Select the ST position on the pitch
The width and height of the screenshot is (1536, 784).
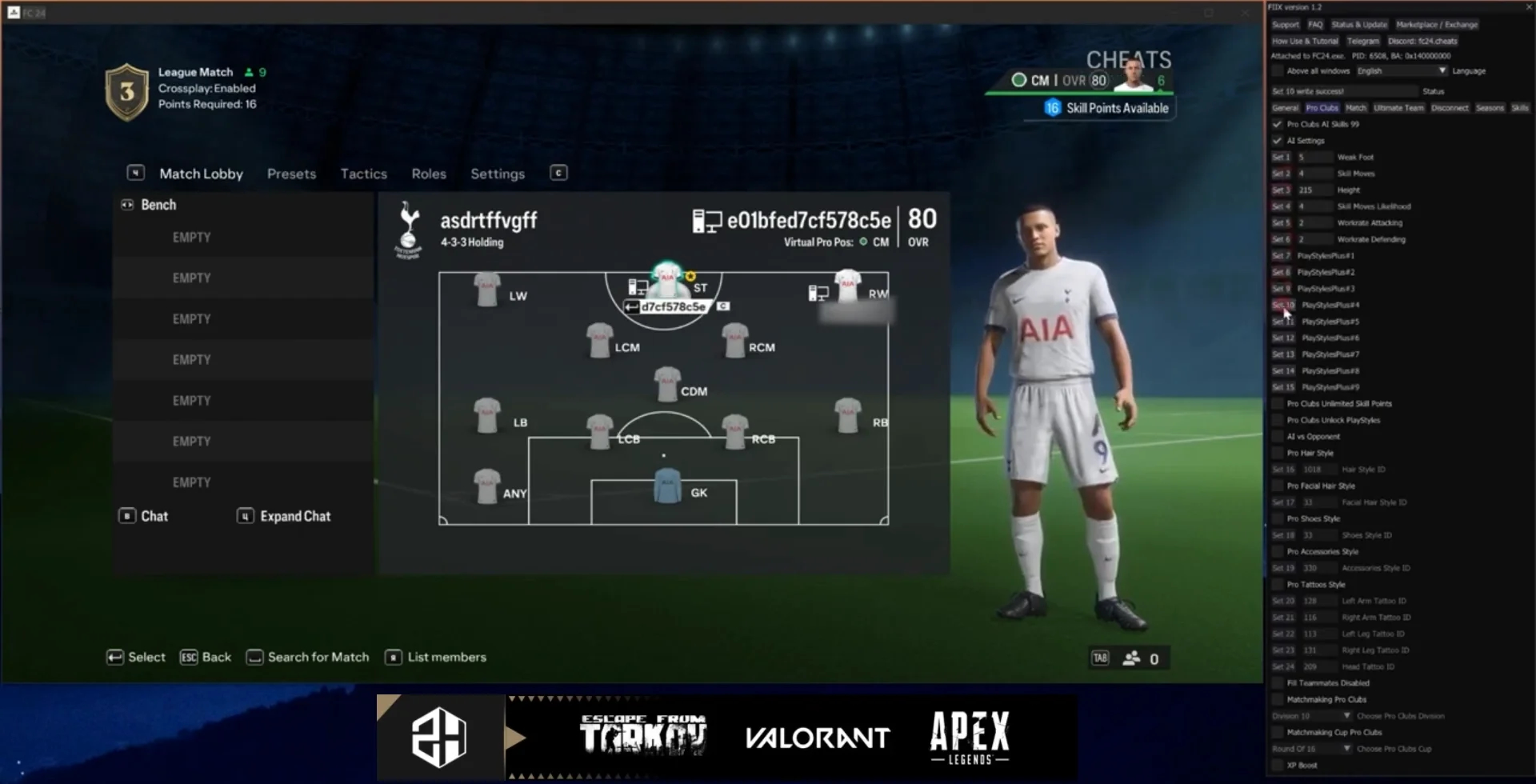click(667, 282)
